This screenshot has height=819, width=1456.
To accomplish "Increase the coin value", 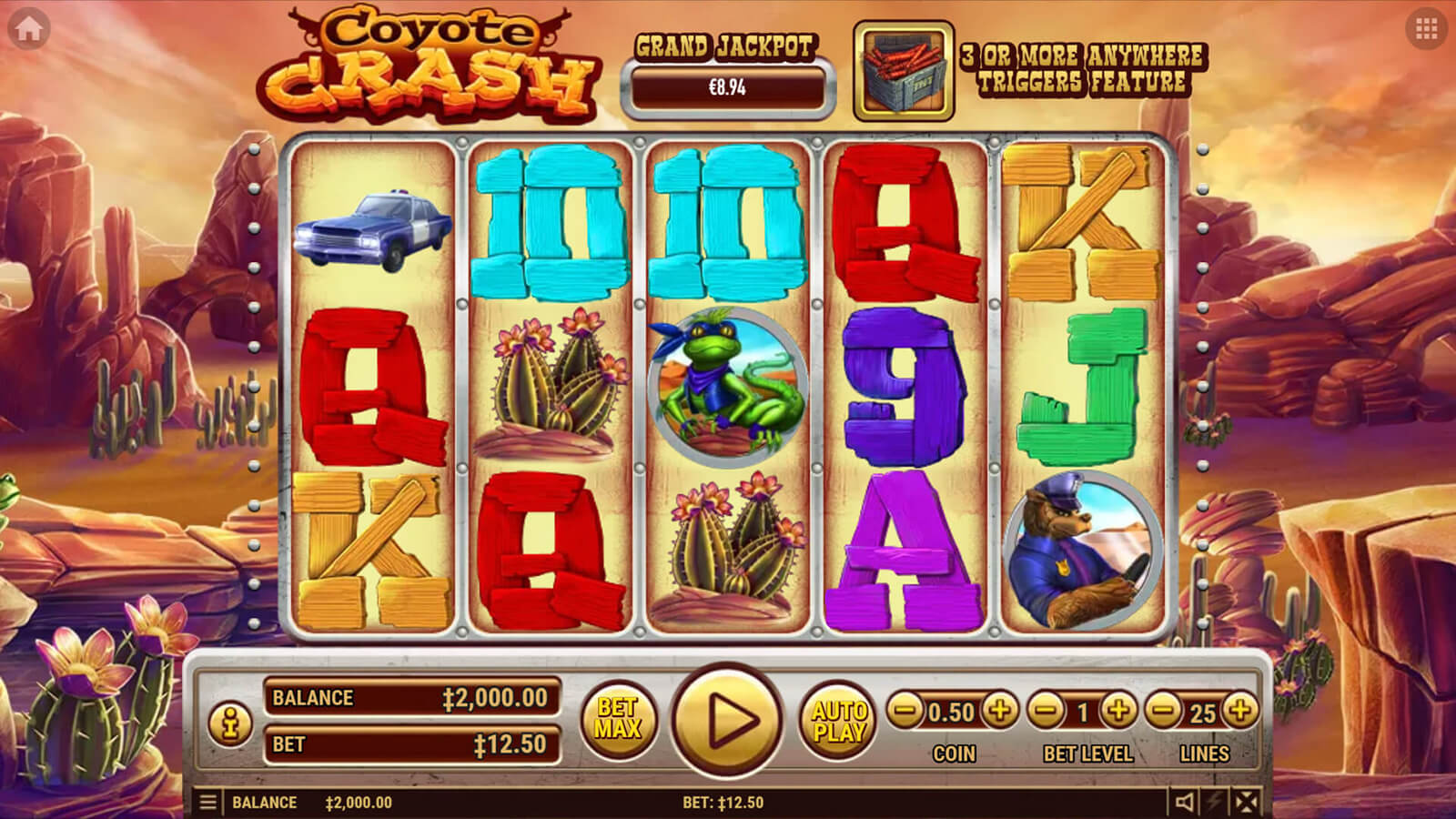I will coord(1000,710).
